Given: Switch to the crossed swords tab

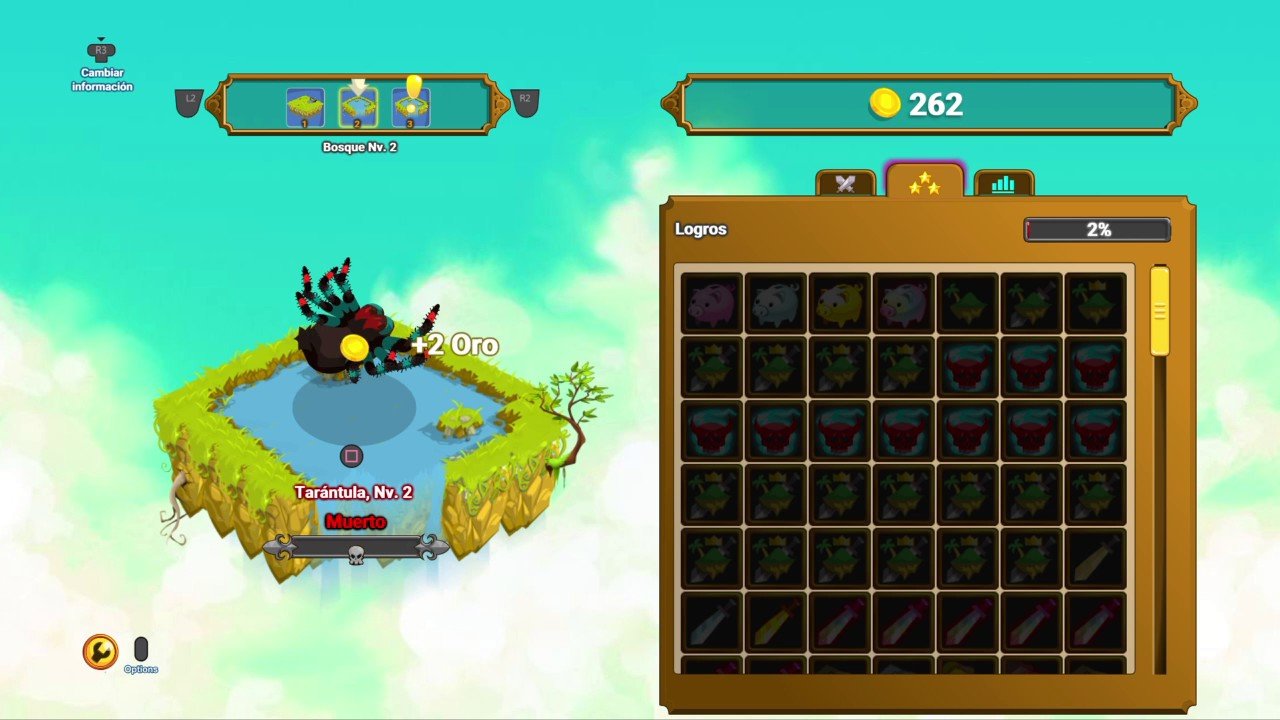Looking at the screenshot, I should [x=846, y=183].
